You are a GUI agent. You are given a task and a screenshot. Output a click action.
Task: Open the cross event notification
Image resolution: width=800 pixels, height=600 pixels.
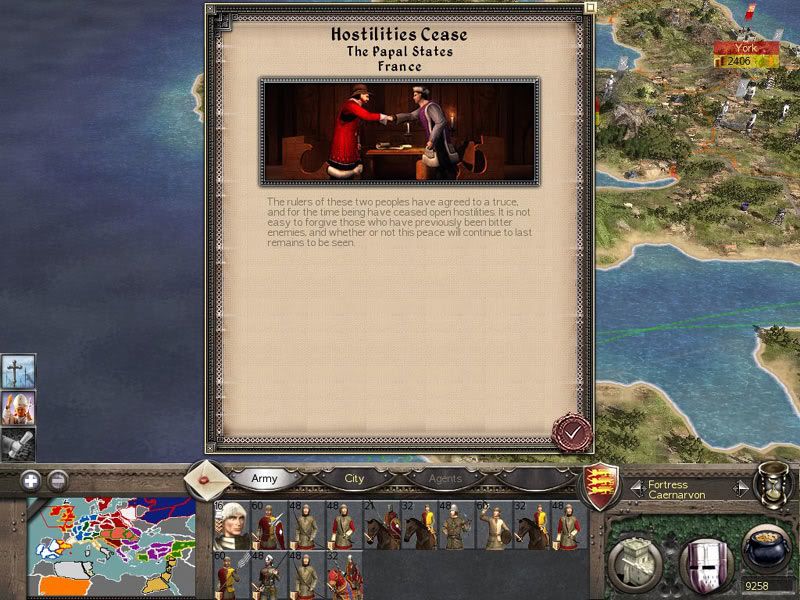coord(19,370)
